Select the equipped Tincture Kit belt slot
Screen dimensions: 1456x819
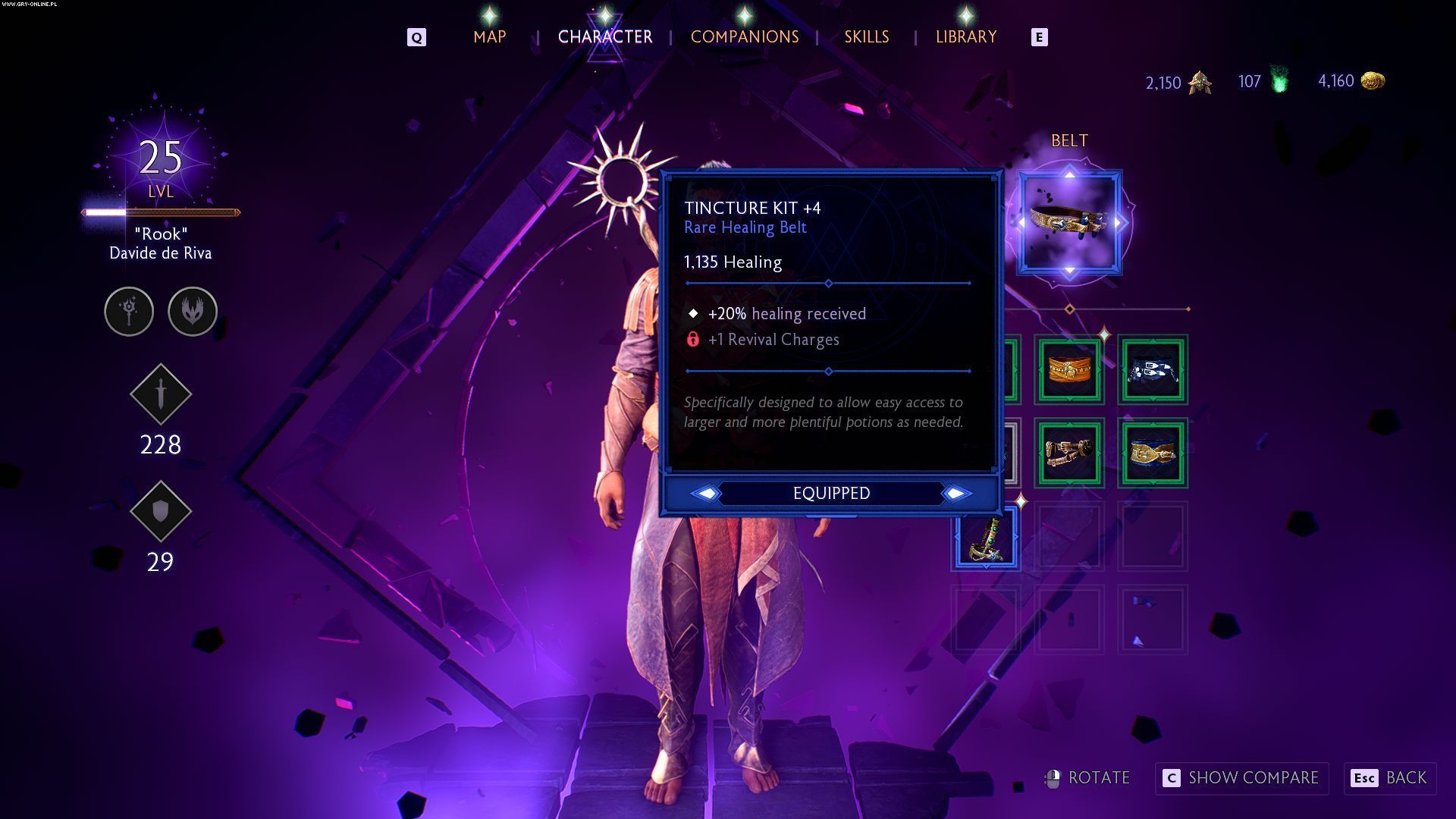coord(1069,223)
